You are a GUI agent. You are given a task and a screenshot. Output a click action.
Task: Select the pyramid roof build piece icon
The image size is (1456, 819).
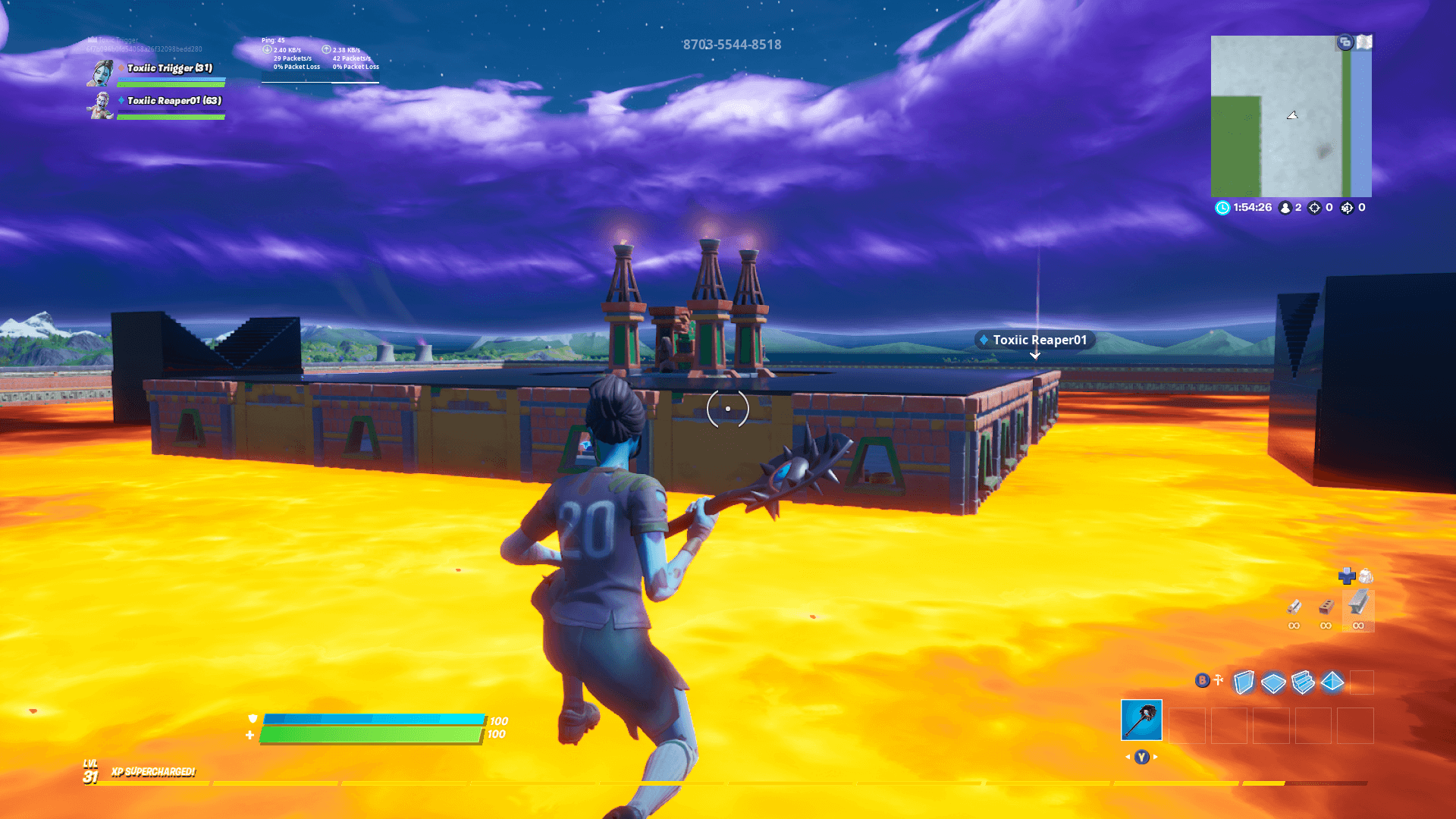(1332, 682)
